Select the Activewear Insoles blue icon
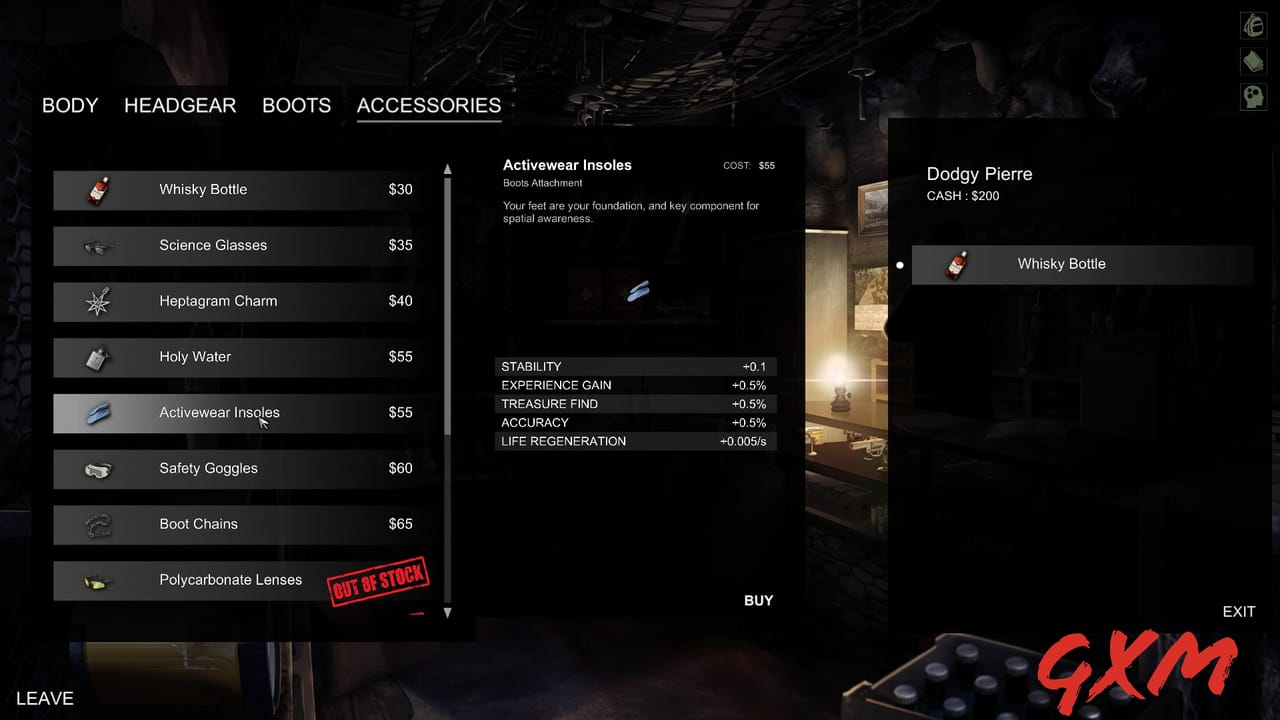1280x720 pixels. pyautogui.click(x=98, y=412)
